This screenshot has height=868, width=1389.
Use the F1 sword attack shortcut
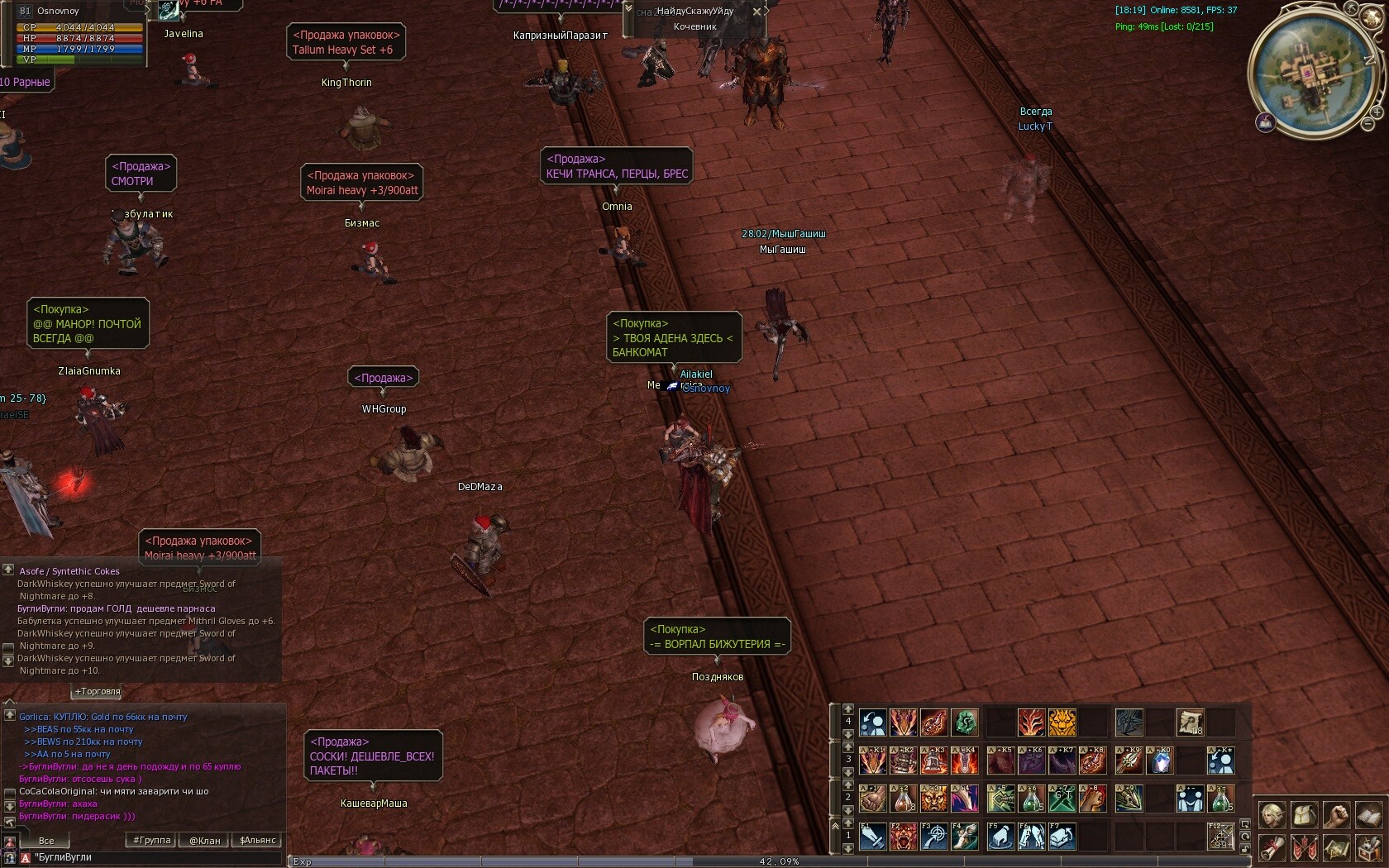pos(872,837)
